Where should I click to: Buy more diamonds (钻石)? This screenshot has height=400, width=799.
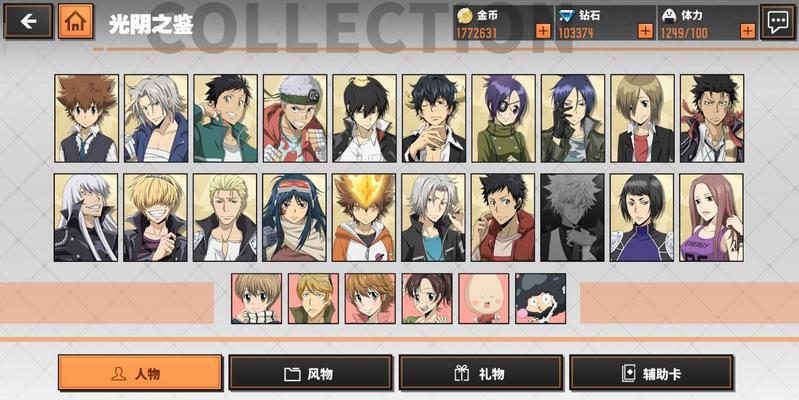[x=645, y=31]
